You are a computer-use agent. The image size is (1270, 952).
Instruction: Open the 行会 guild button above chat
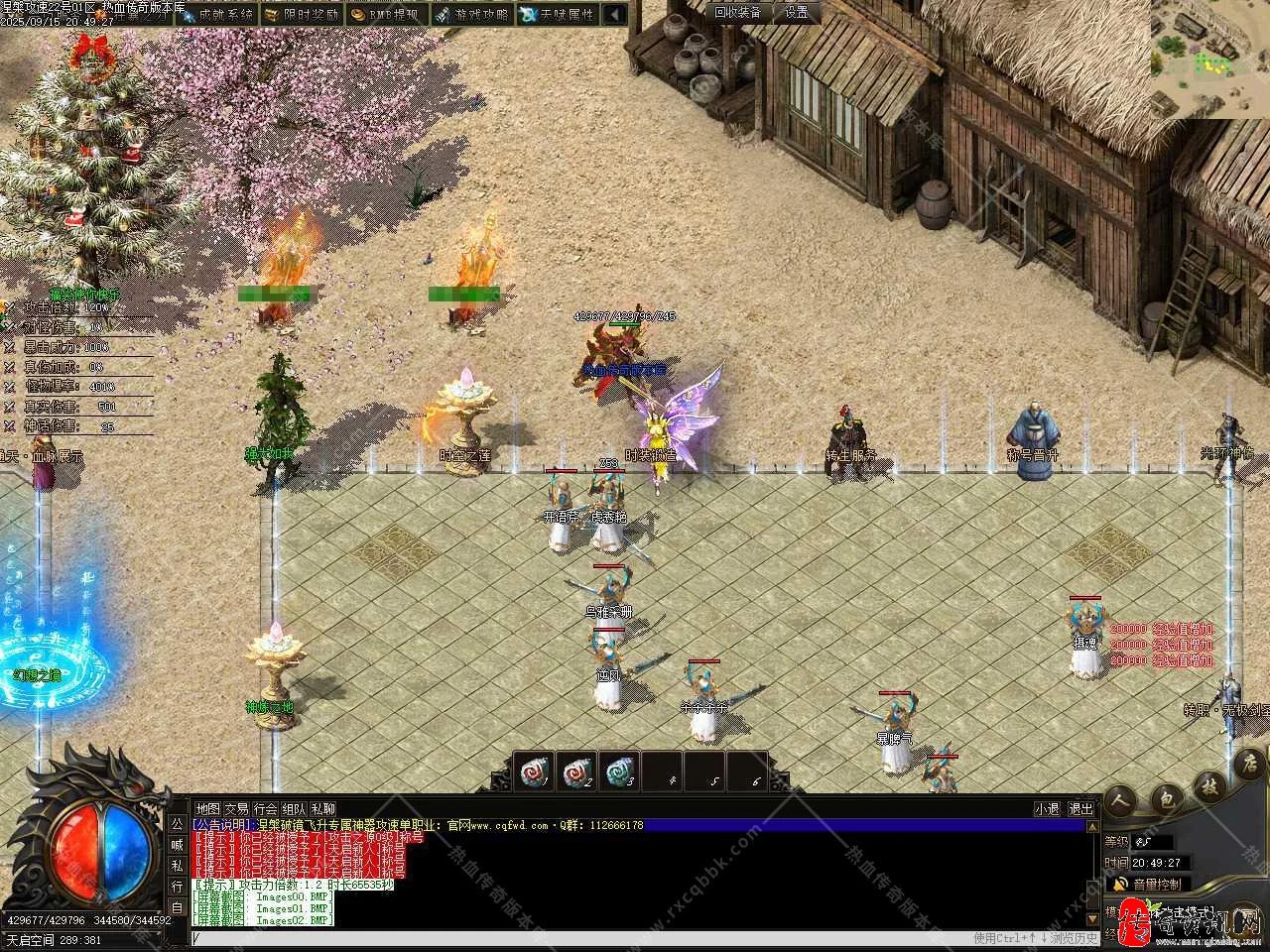(x=265, y=808)
